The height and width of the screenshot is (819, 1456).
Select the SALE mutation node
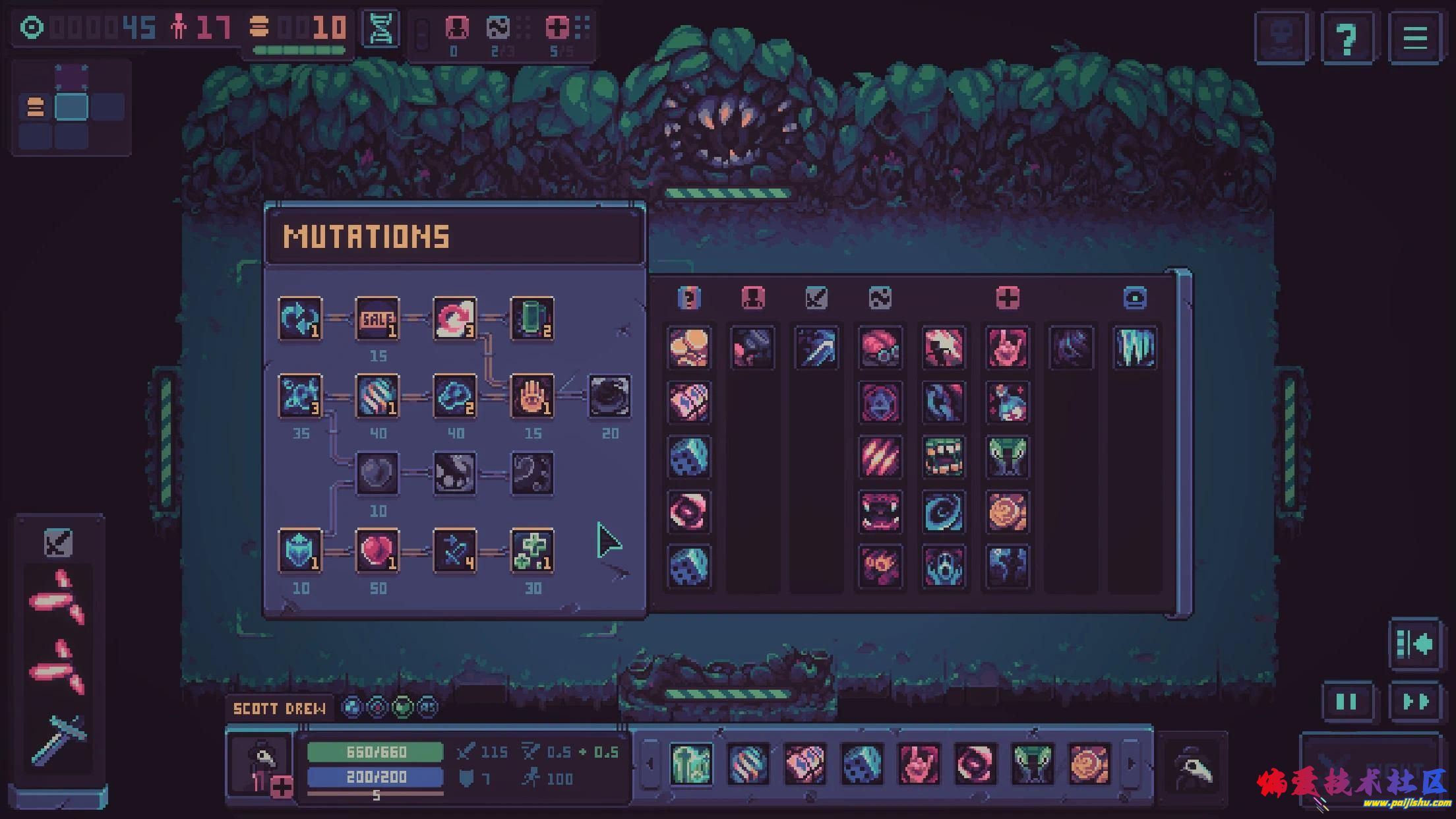click(x=377, y=319)
